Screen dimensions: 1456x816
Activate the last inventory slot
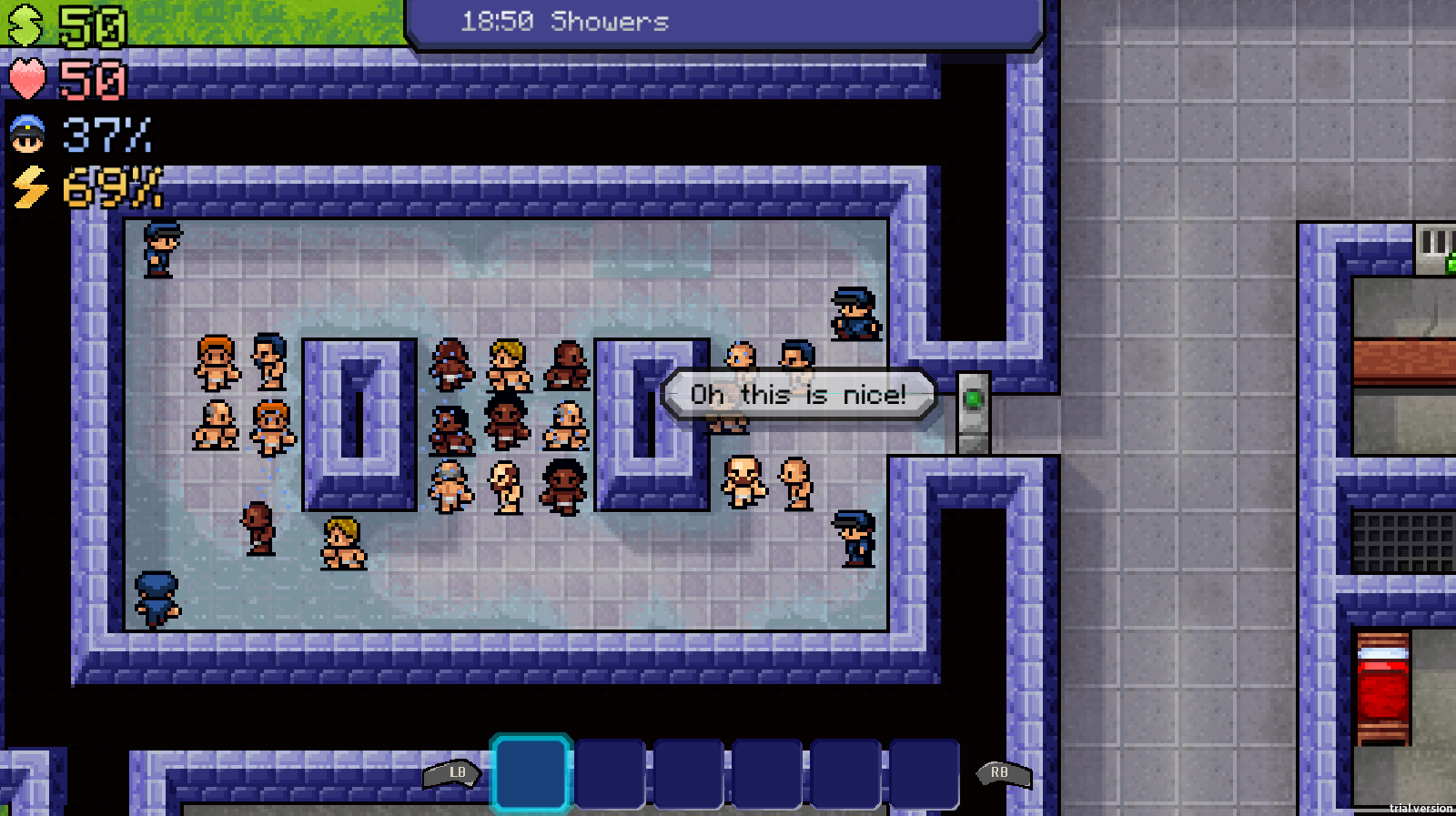click(x=925, y=775)
